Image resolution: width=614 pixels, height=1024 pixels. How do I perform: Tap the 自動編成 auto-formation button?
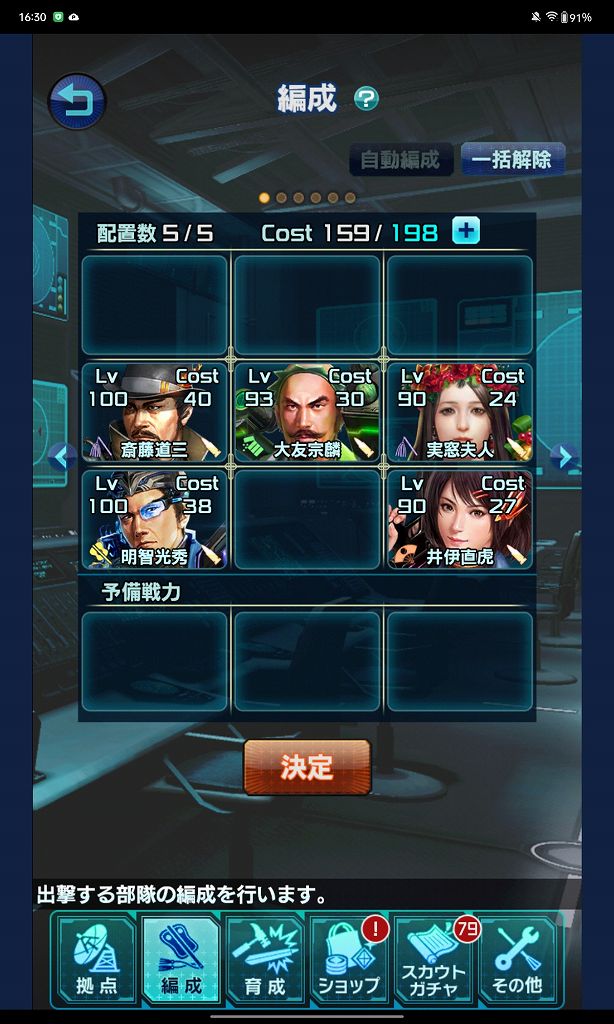(400, 160)
